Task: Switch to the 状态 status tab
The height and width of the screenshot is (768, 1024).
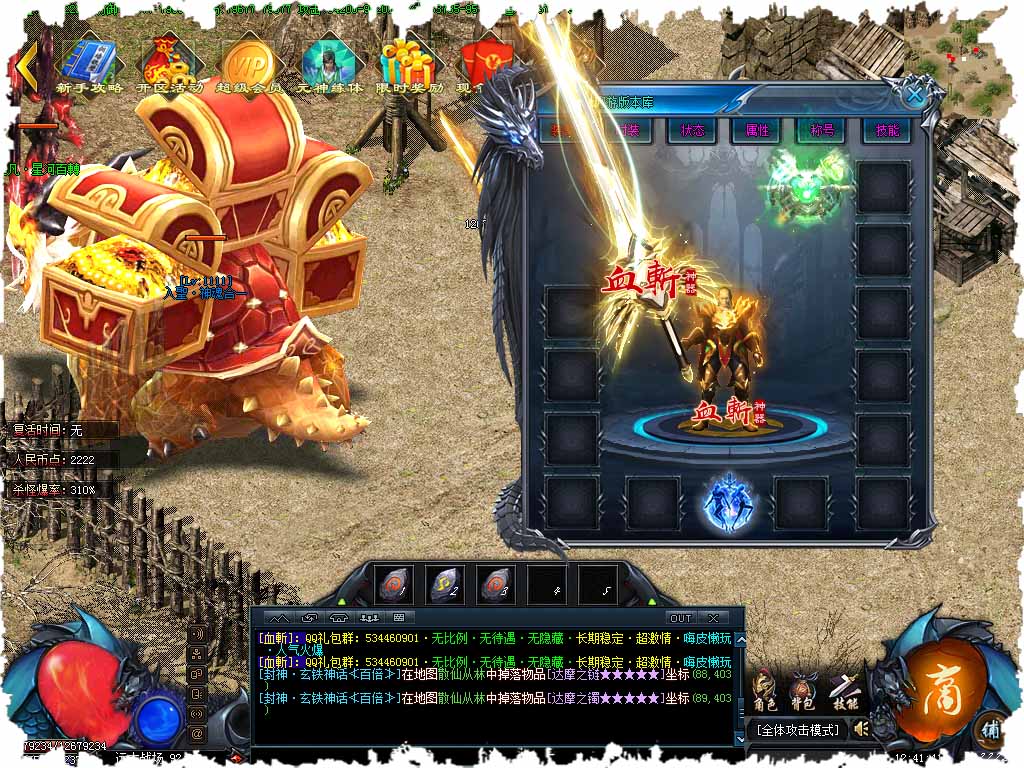Action: (693, 131)
